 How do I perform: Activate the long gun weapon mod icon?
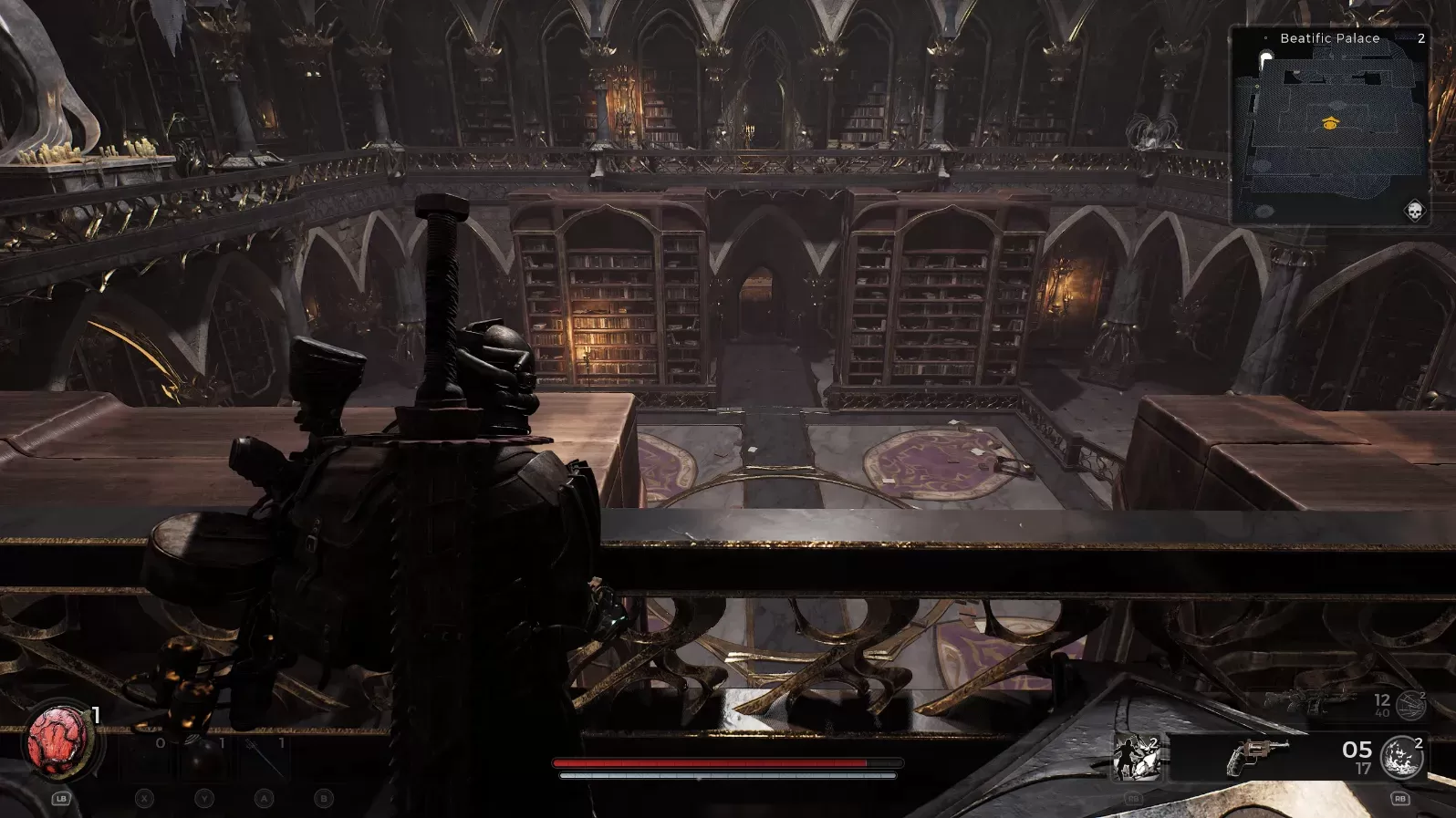click(x=1410, y=704)
